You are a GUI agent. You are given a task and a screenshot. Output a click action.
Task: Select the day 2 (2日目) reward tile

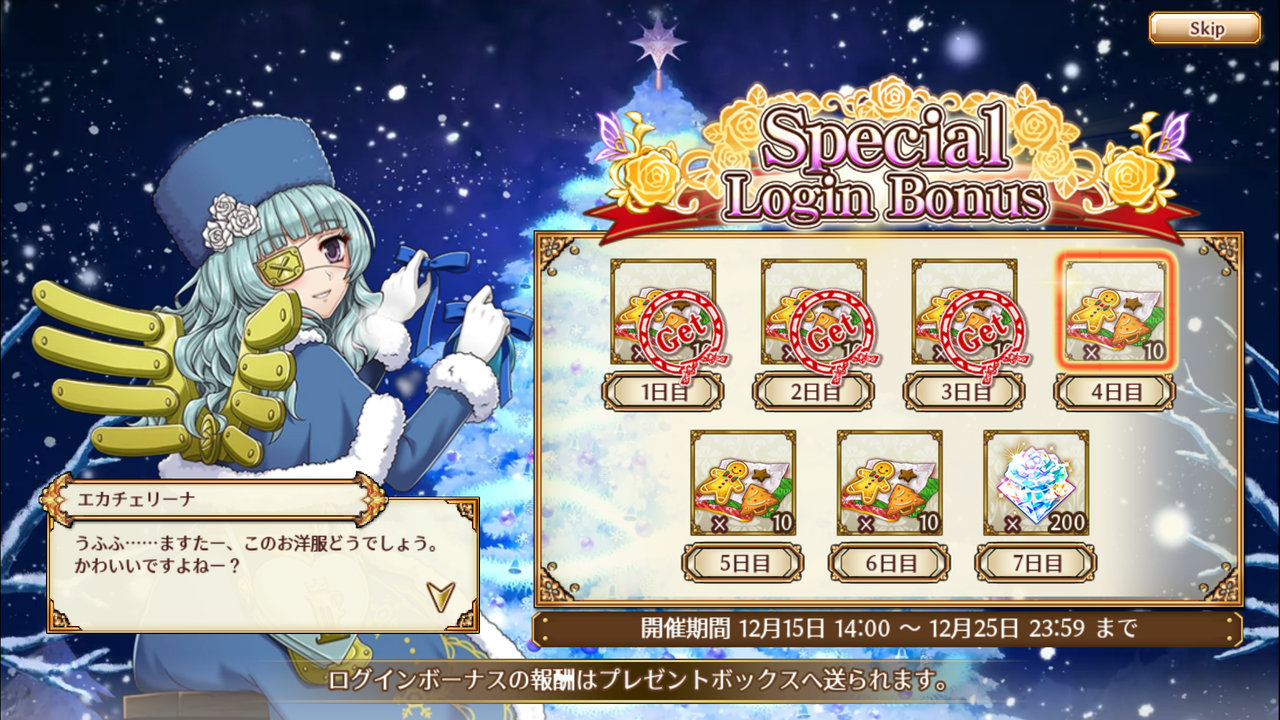coord(813,313)
